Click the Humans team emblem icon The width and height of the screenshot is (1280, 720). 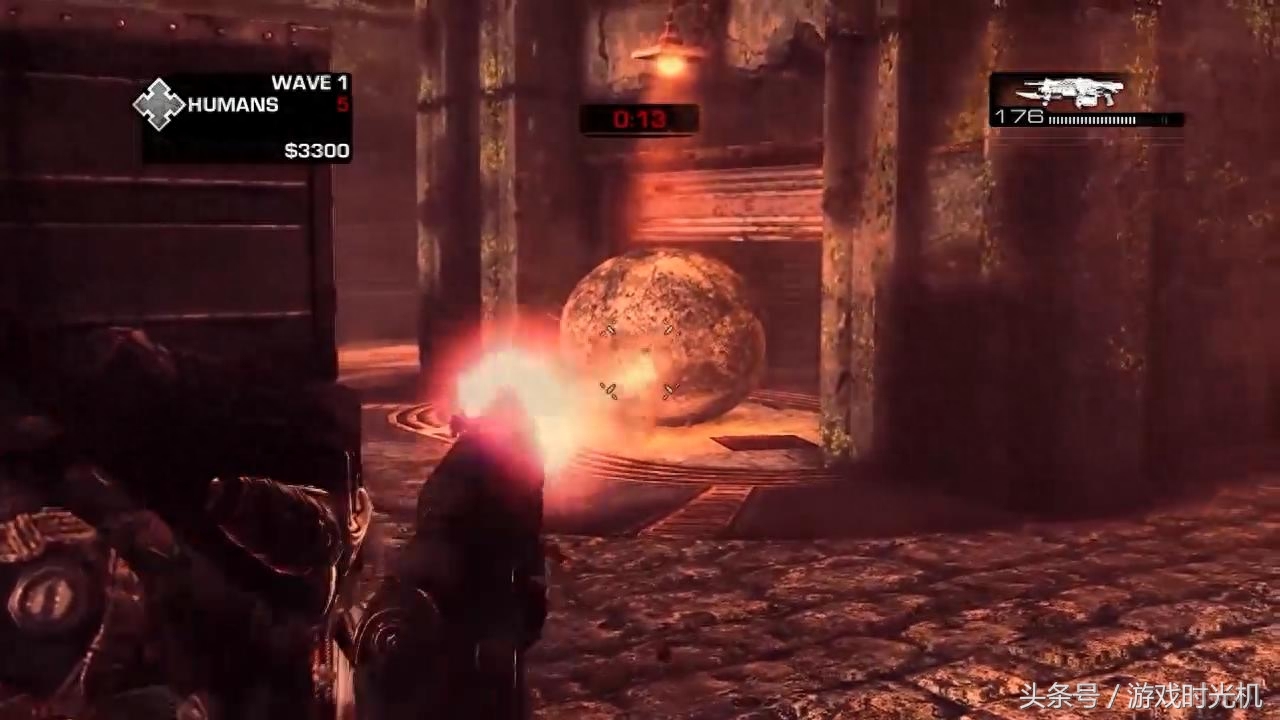(159, 104)
